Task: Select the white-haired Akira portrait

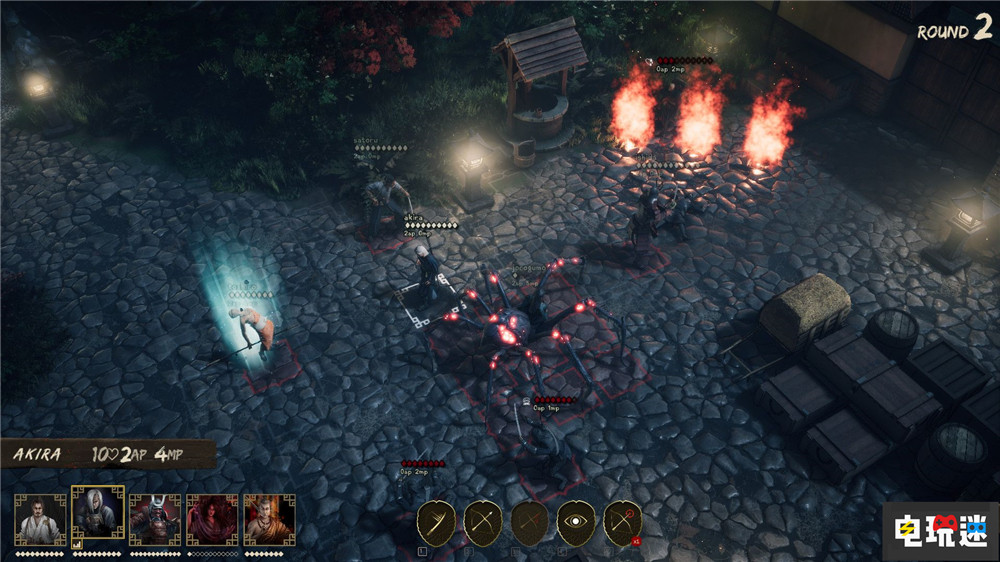Action: 98,514
